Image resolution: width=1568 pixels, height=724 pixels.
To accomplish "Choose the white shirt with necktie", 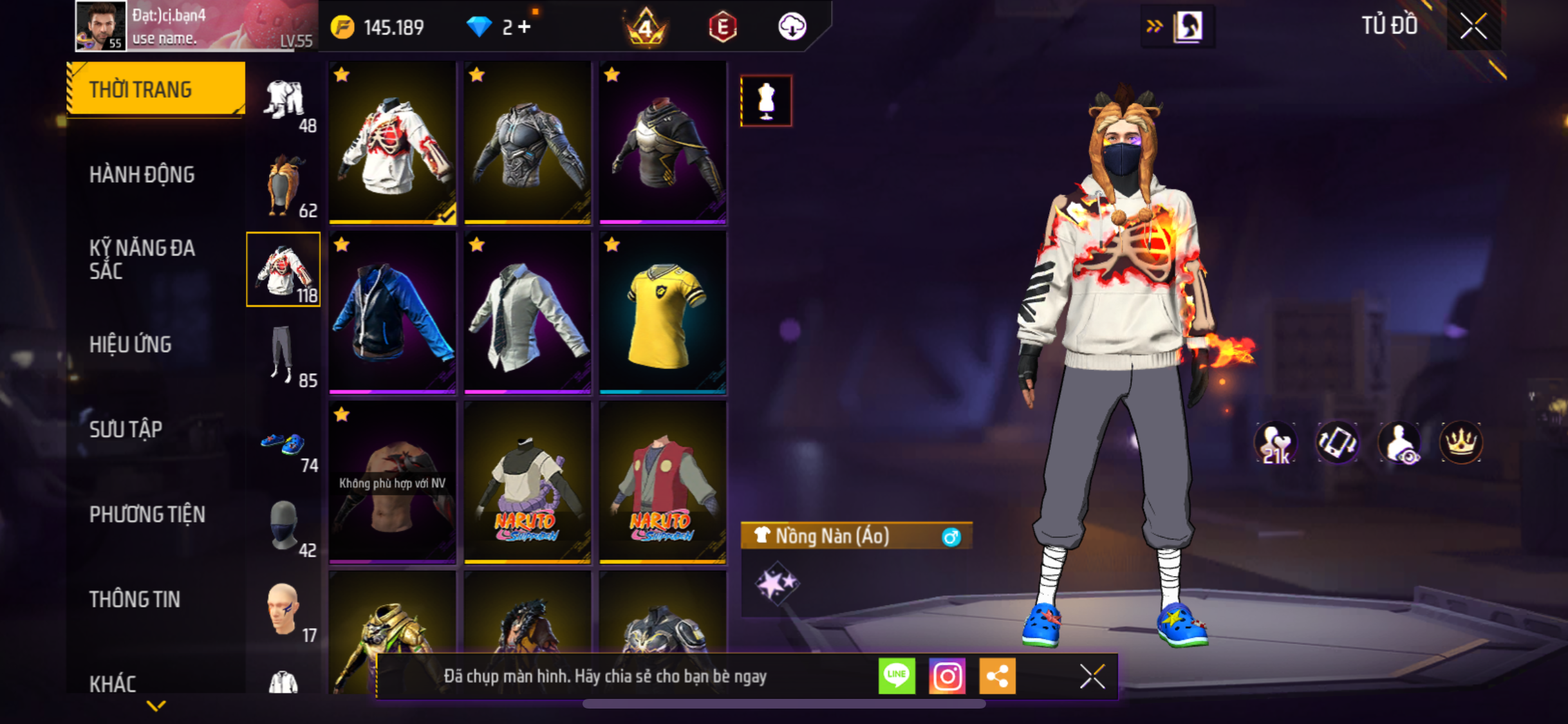I will [x=527, y=313].
